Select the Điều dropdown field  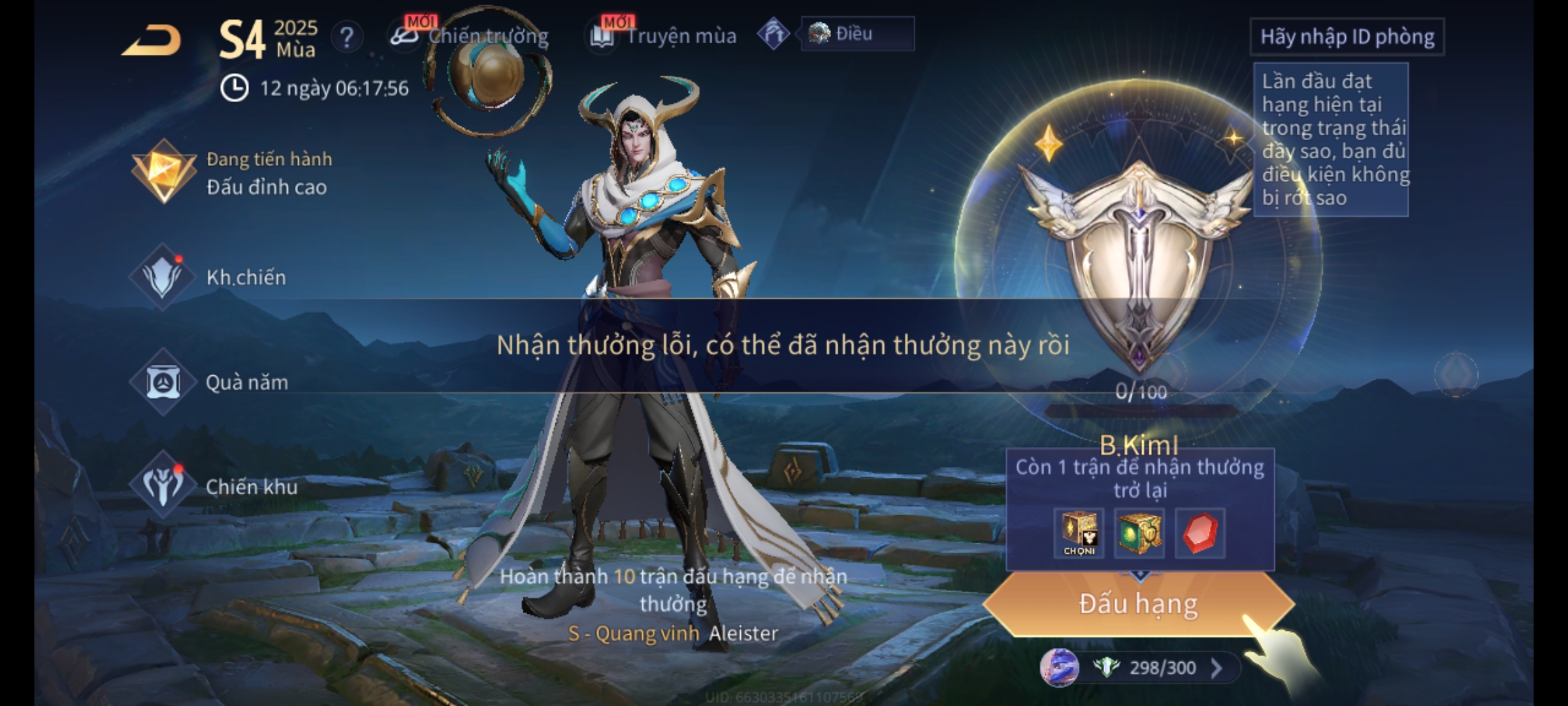857,34
